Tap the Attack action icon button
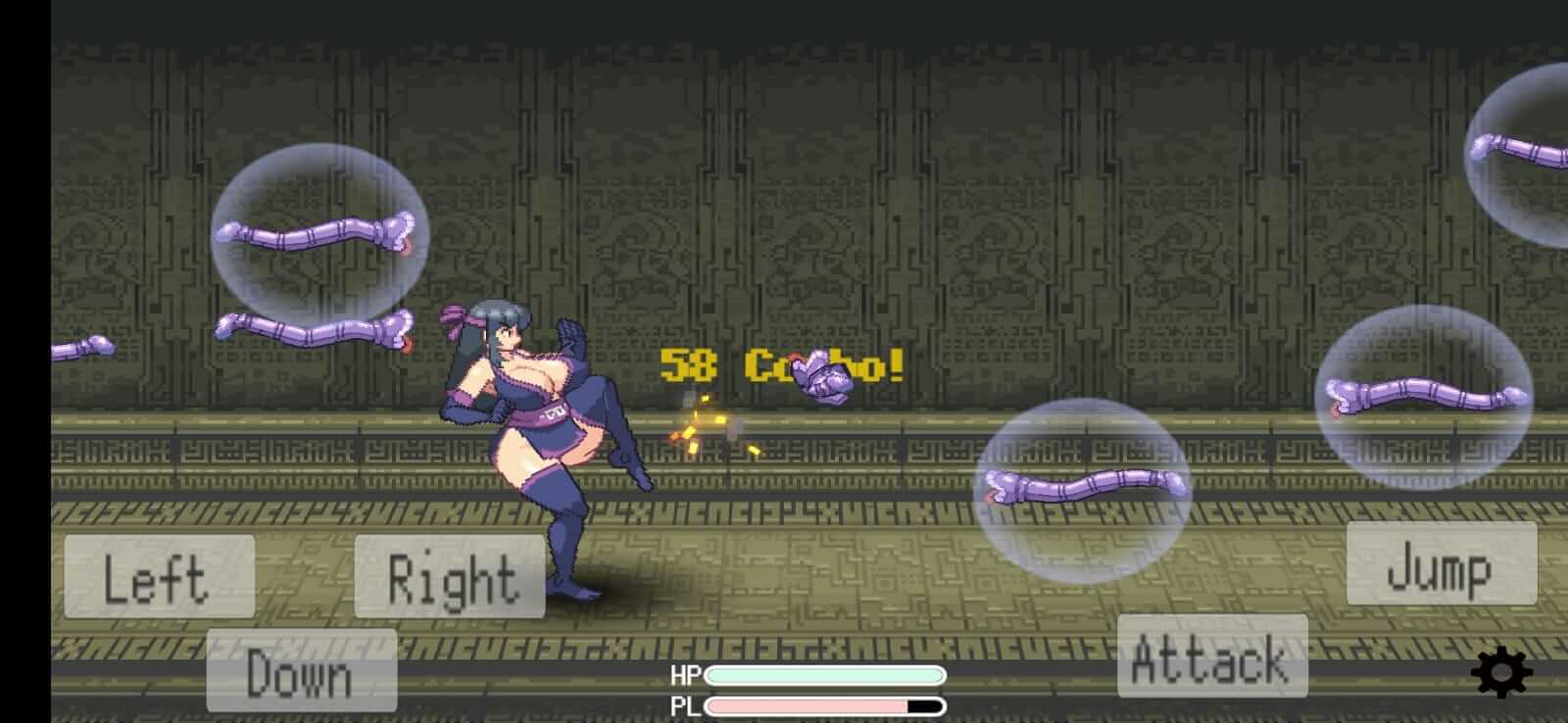The image size is (1568, 723). [1212, 658]
